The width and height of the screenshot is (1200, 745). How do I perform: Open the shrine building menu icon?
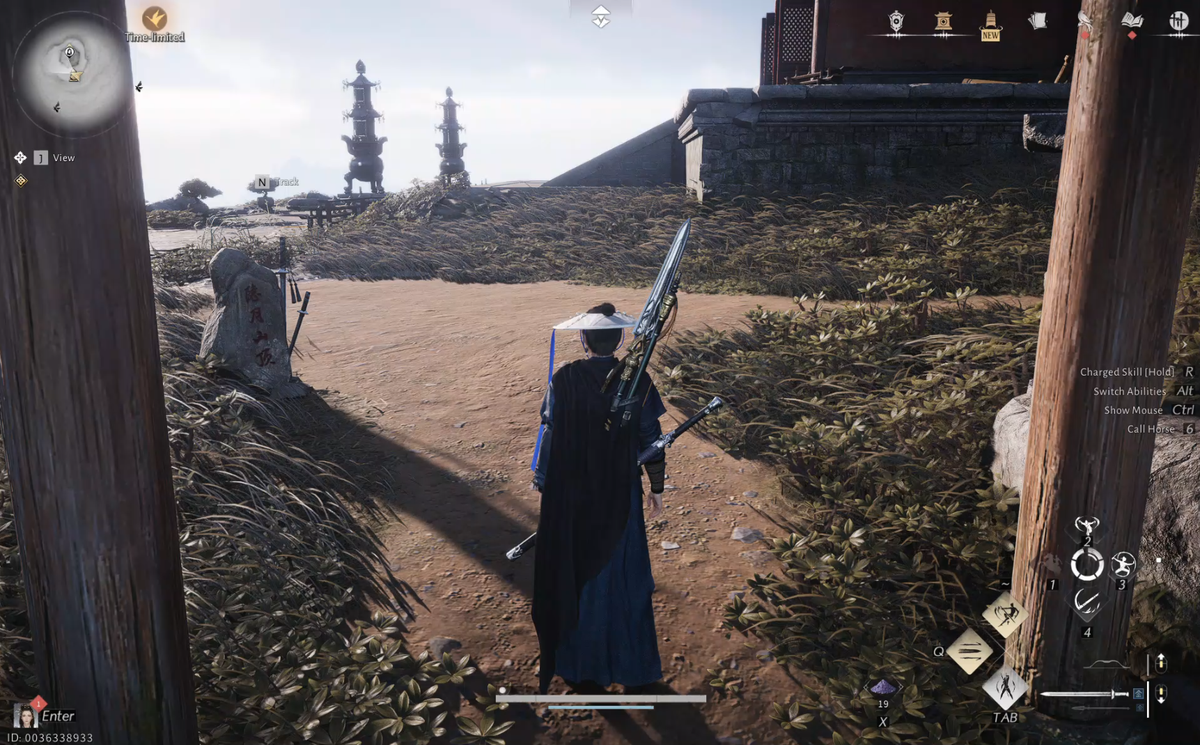point(943,21)
